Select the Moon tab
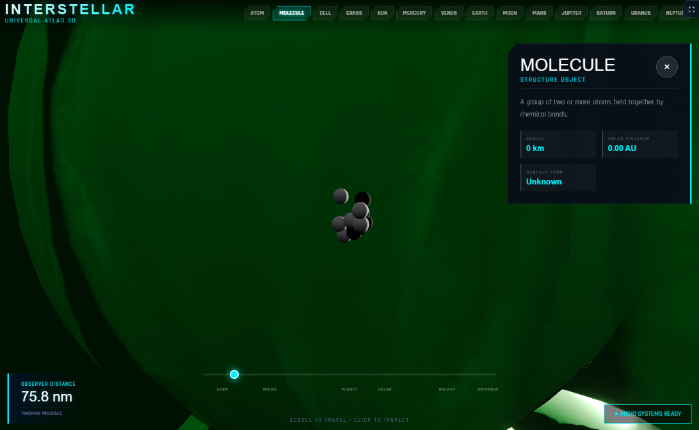Image resolution: width=699 pixels, height=430 pixels. (x=510, y=13)
